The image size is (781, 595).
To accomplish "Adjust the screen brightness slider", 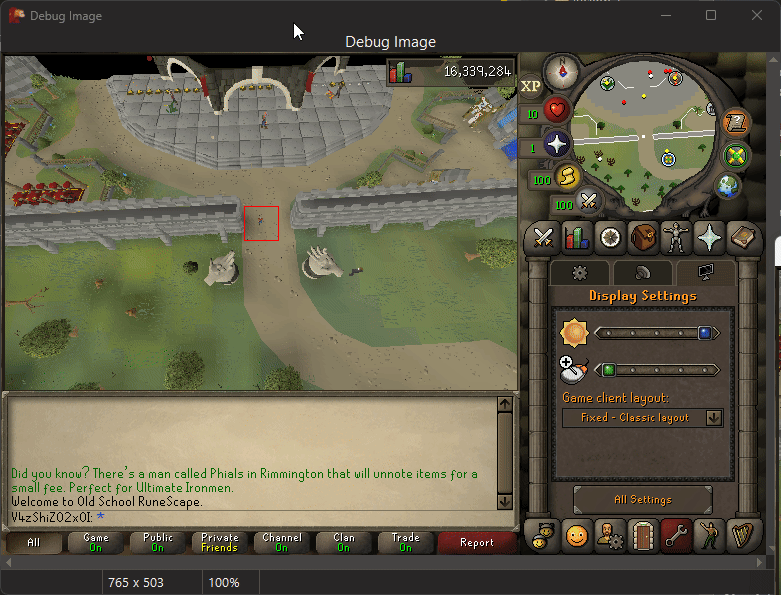I will click(x=656, y=333).
